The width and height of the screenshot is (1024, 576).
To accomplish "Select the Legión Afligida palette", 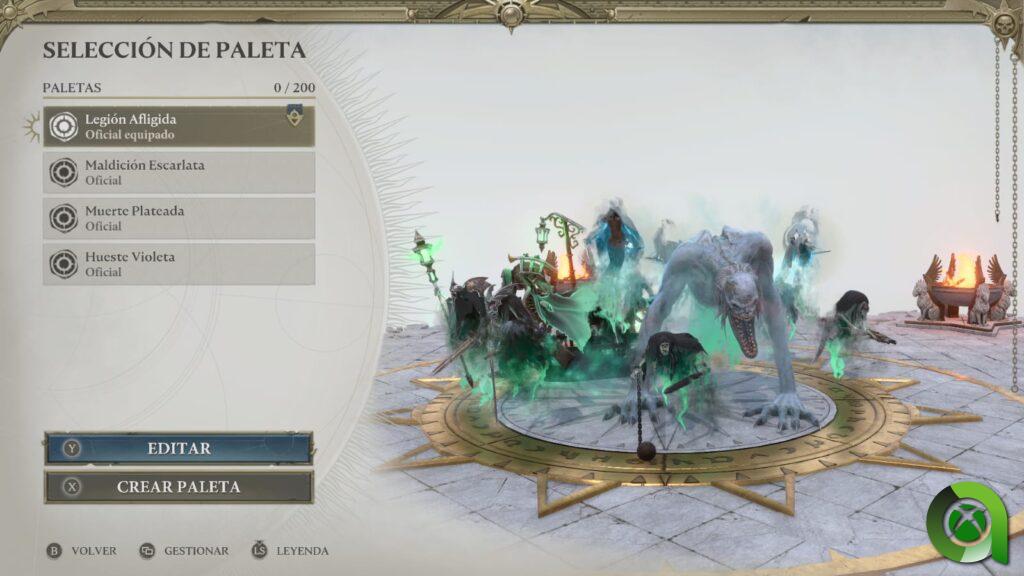I will tap(179, 127).
